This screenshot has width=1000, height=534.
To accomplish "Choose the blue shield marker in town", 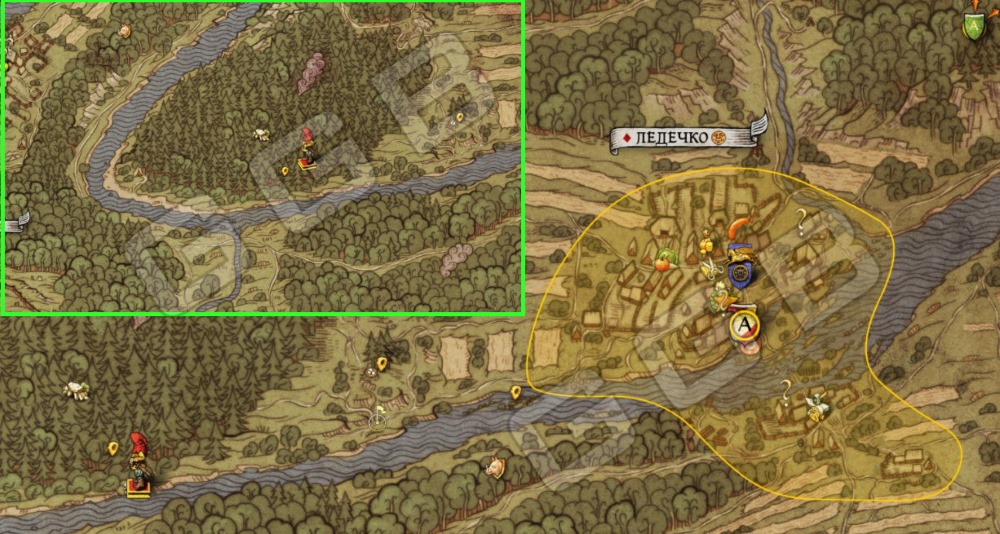I will click(x=740, y=272).
